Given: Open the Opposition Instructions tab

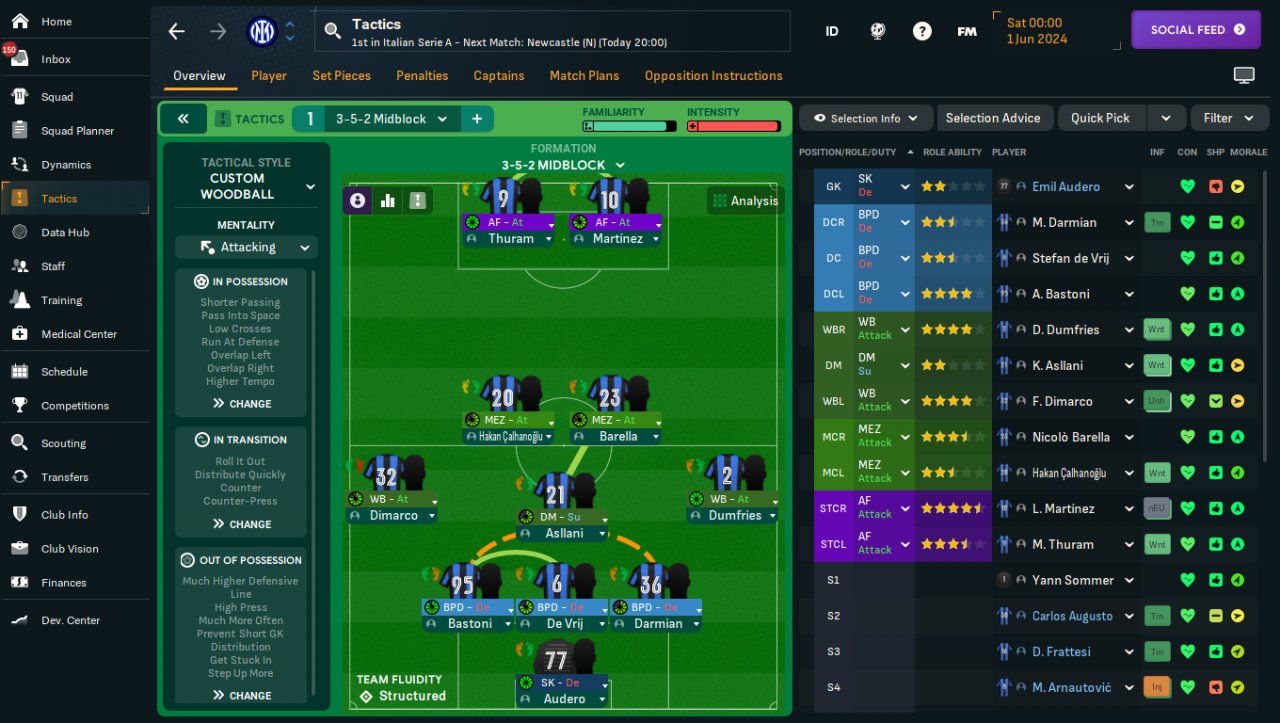Looking at the screenshot, I should tap(713, 76).
